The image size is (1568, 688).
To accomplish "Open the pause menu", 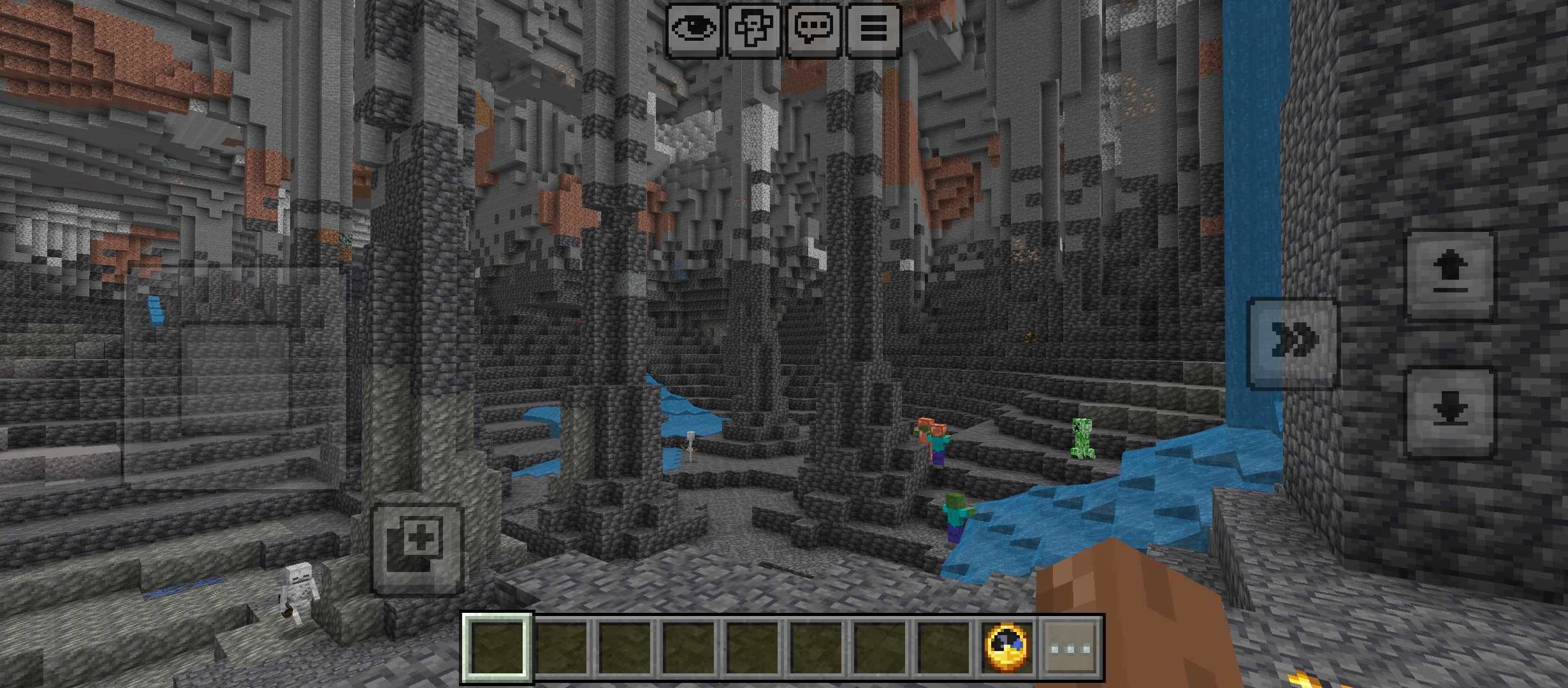I will (873, 29).
